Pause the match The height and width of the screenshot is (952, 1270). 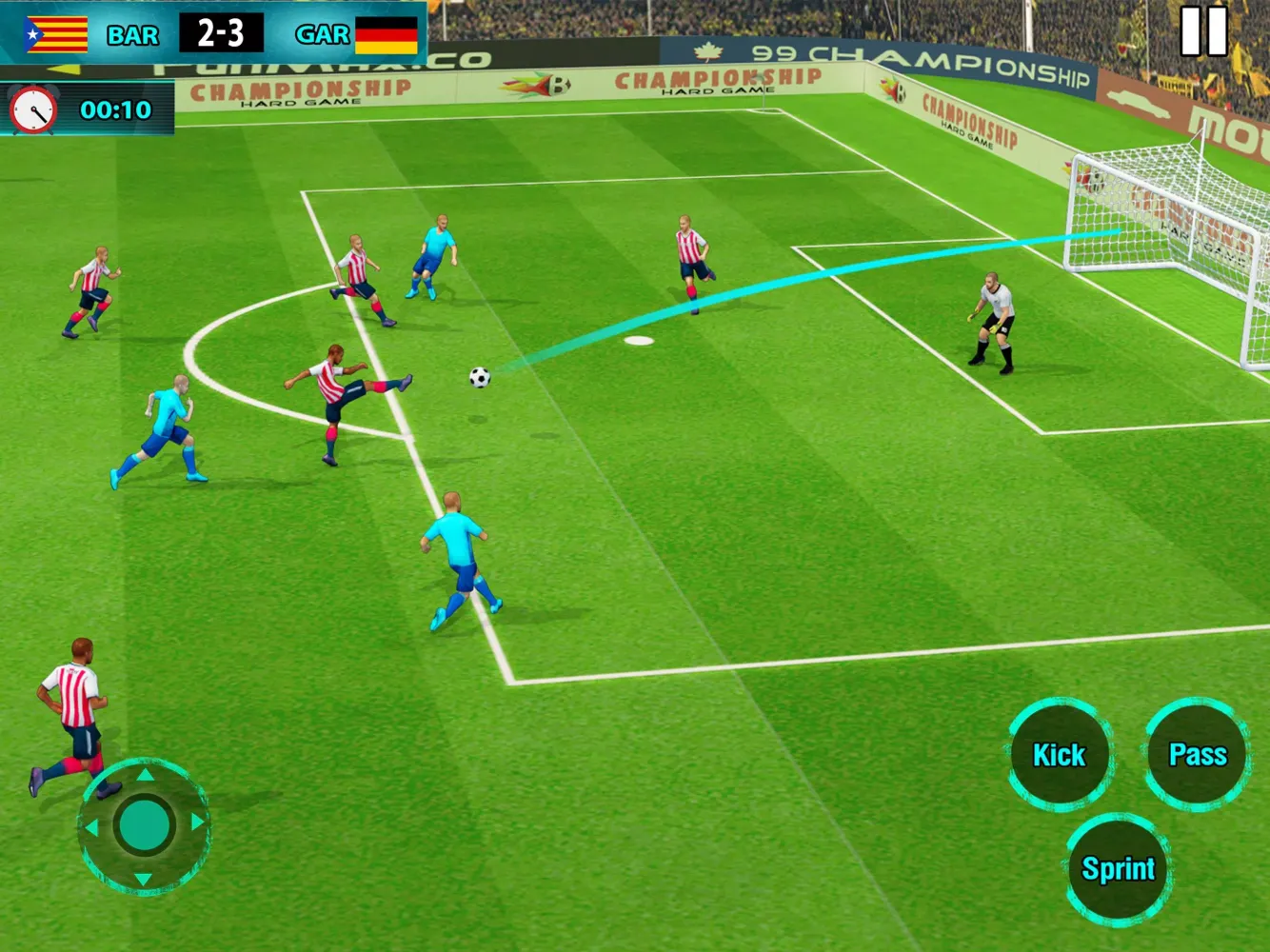[1203, 31]
